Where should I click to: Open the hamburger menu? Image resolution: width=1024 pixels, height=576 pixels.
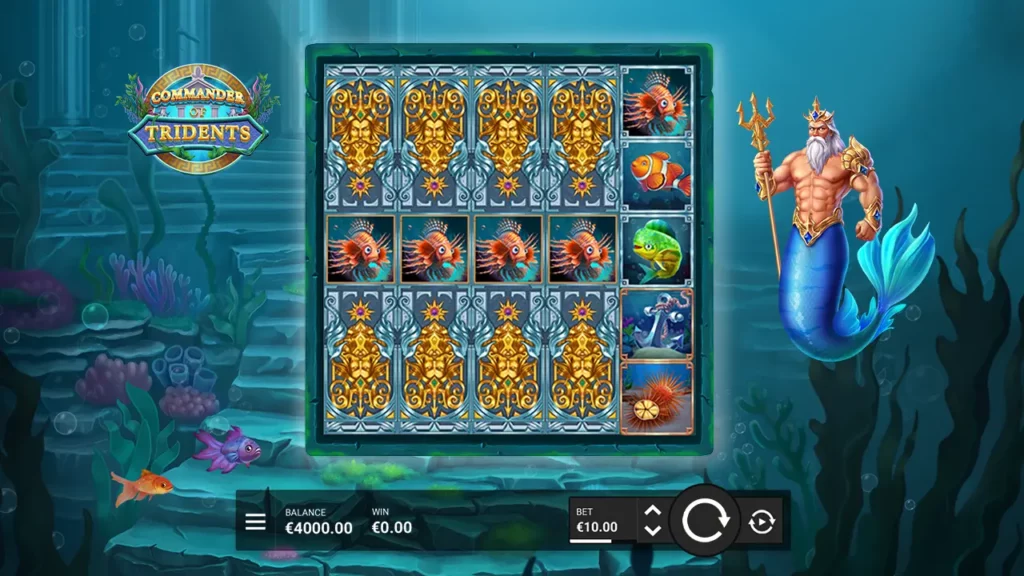(256, 522)
